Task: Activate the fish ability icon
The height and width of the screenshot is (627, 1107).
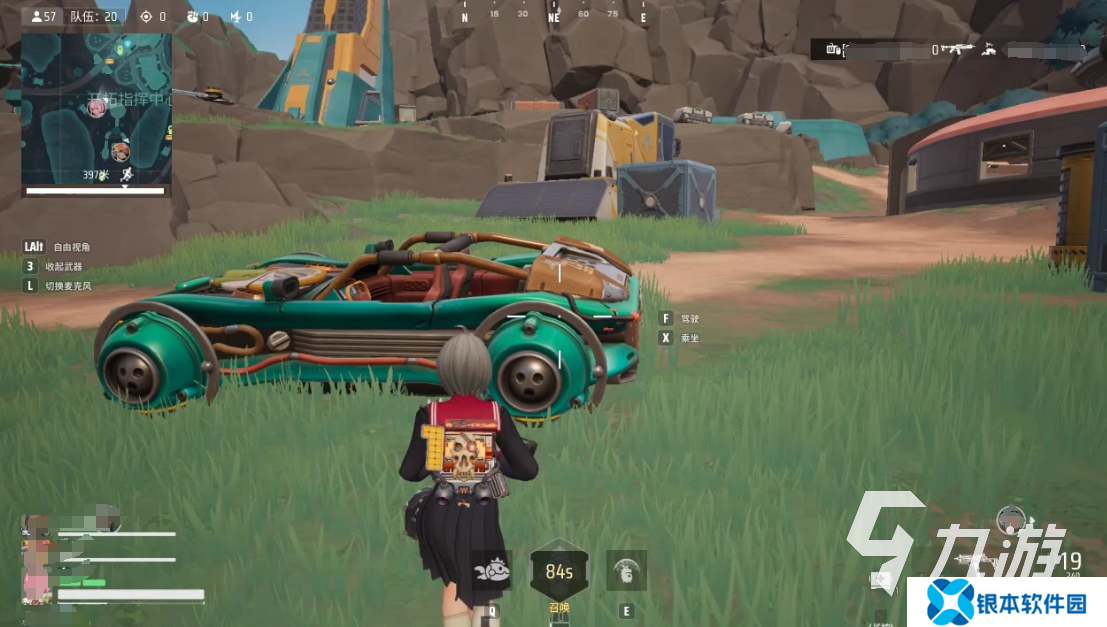Action: click(x=491, y=571)
